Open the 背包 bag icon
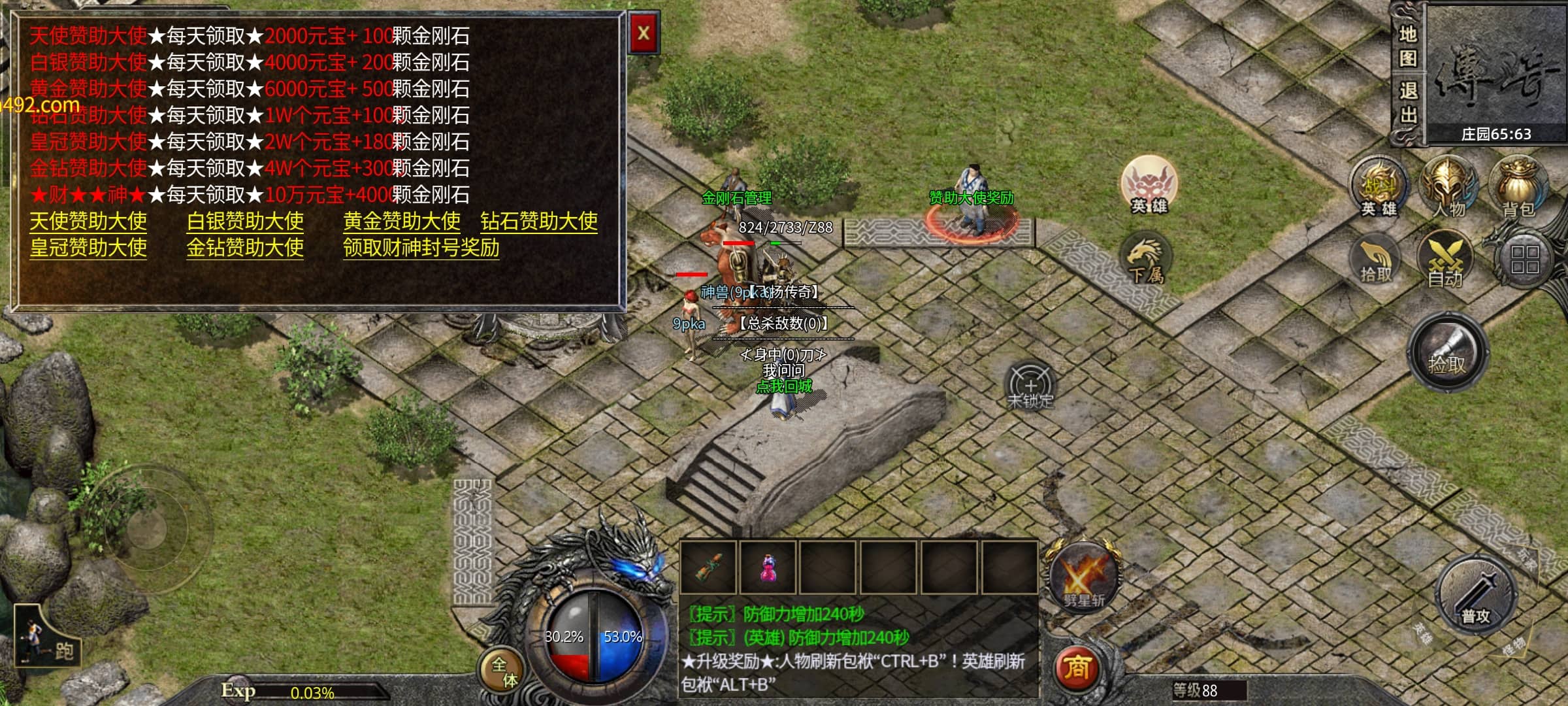Image resolution: width=1568 pixels, height=706 pixels. tap(1518, 188)
